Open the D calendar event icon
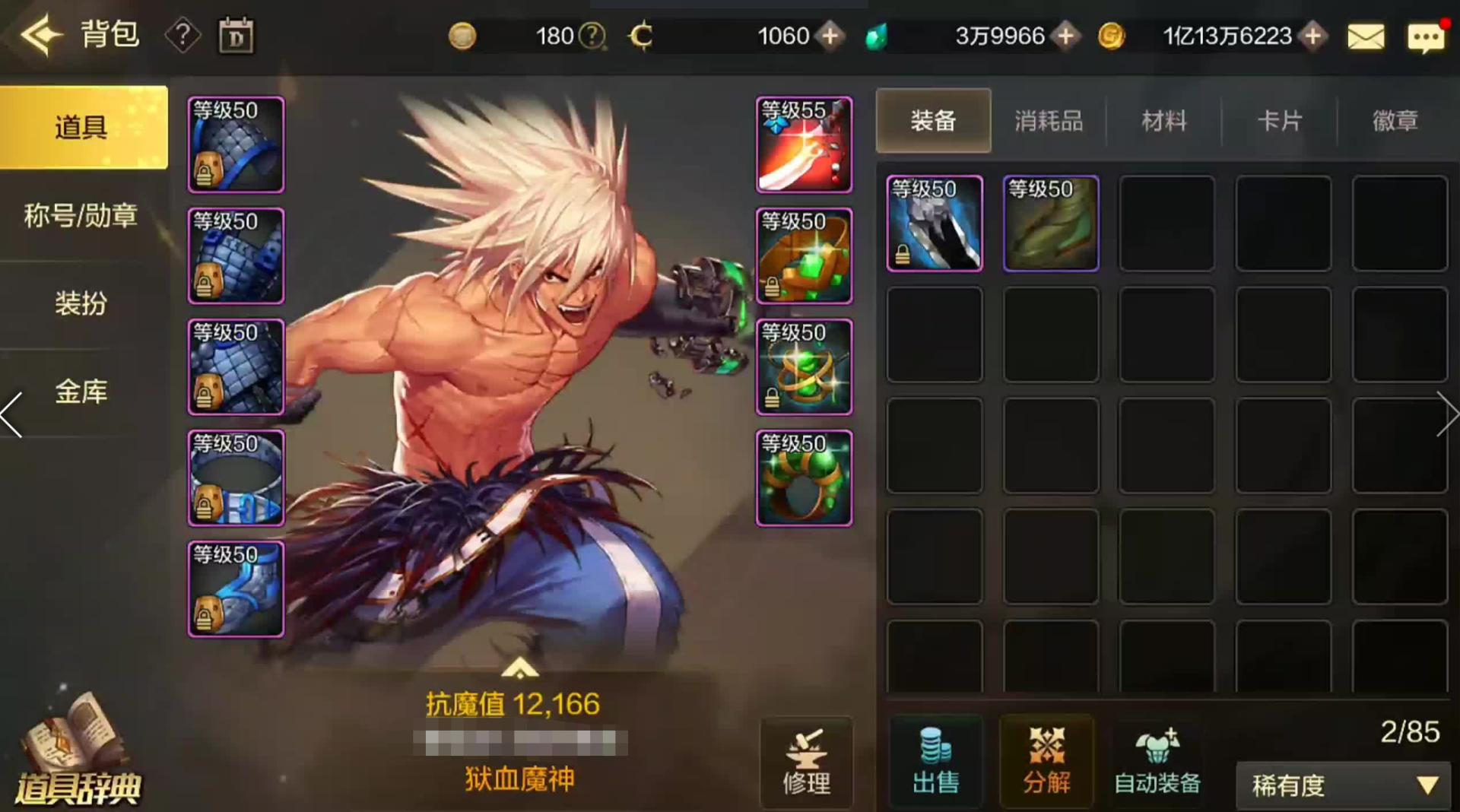This screenshot has width=1460, height=812. click(236, 35)
